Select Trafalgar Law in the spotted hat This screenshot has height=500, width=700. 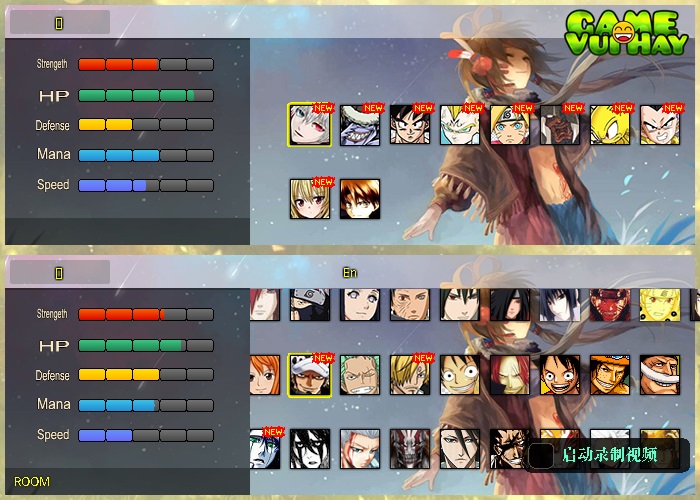coord(310,375)
